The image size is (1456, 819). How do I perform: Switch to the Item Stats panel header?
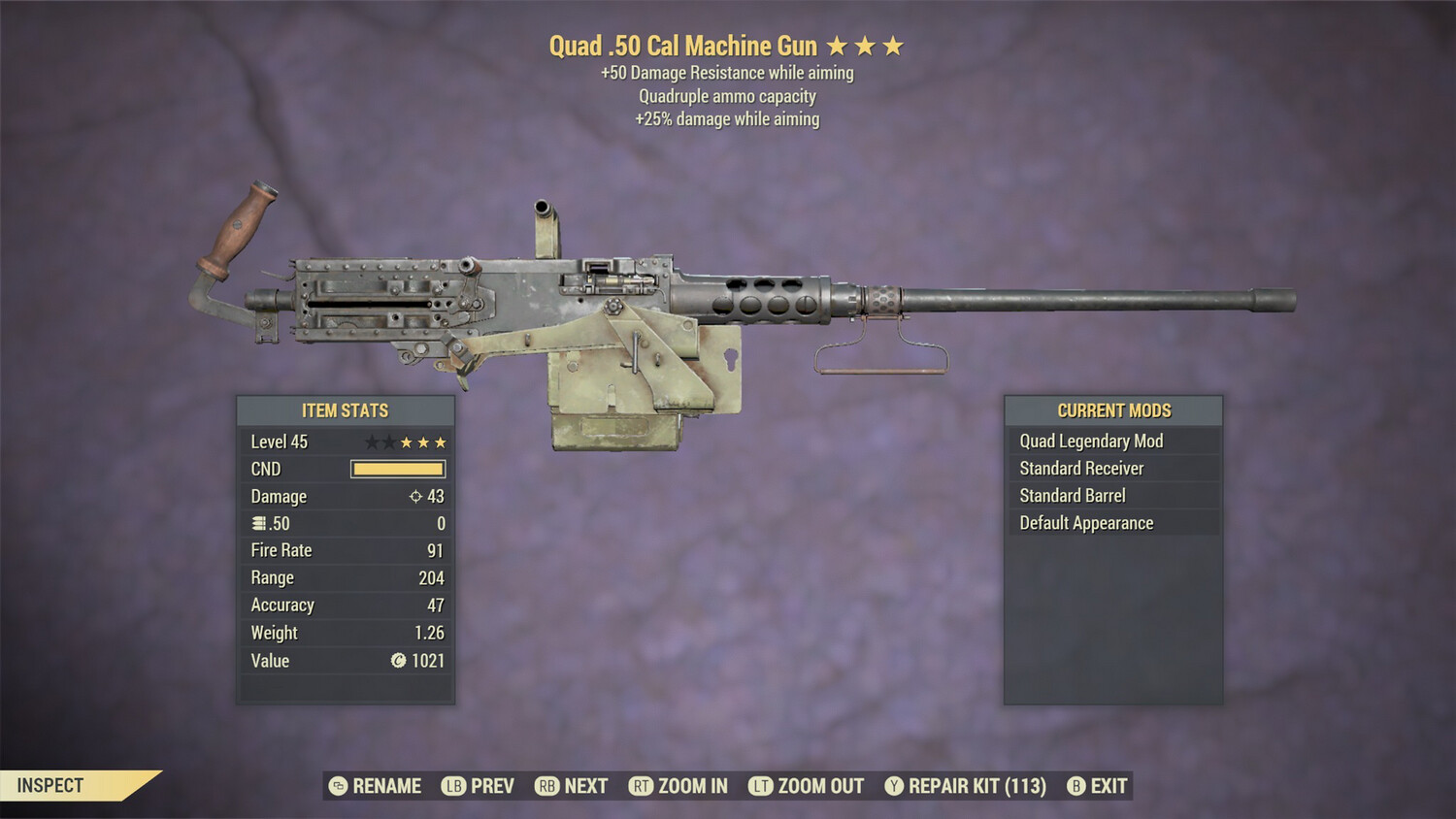345,409
